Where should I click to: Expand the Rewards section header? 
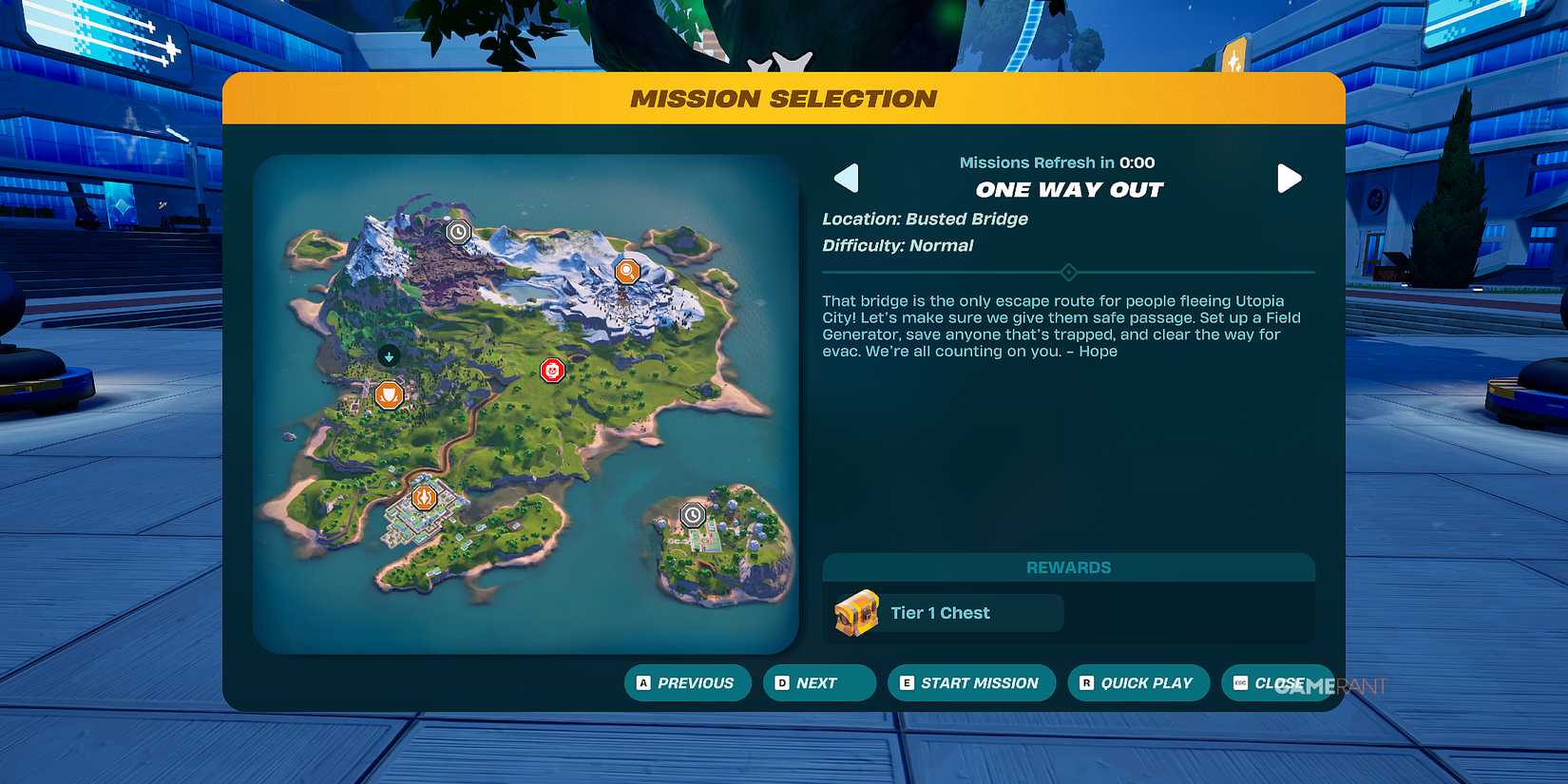(x=1068, y=567)
